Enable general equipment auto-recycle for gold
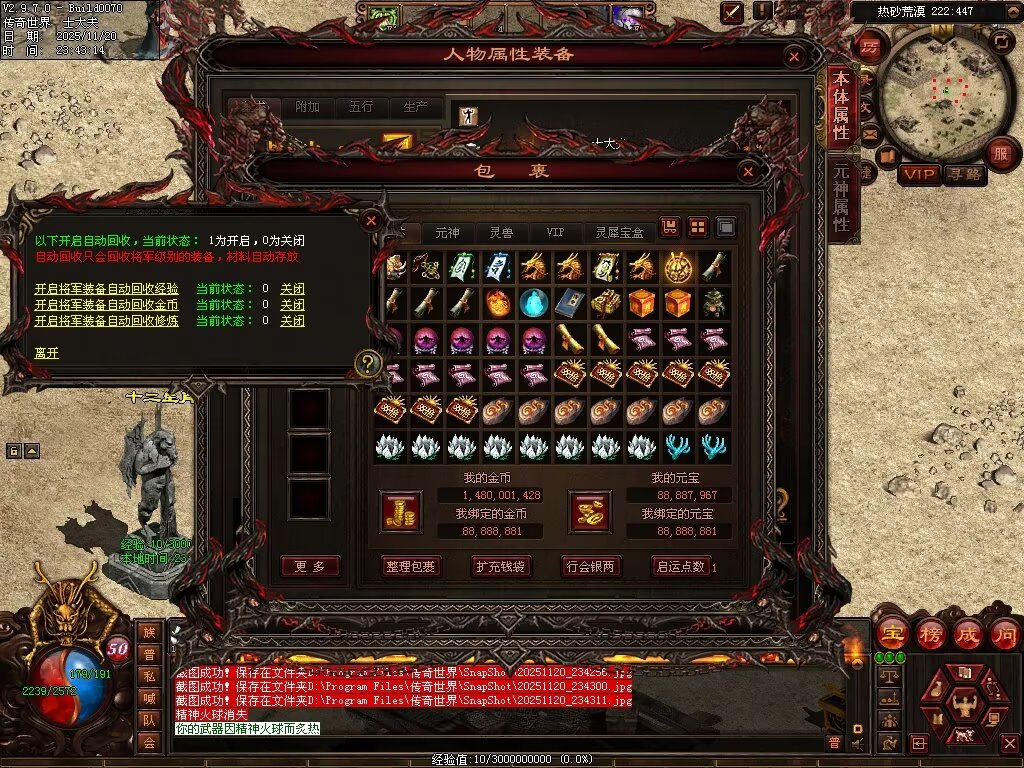 [106, 305]
